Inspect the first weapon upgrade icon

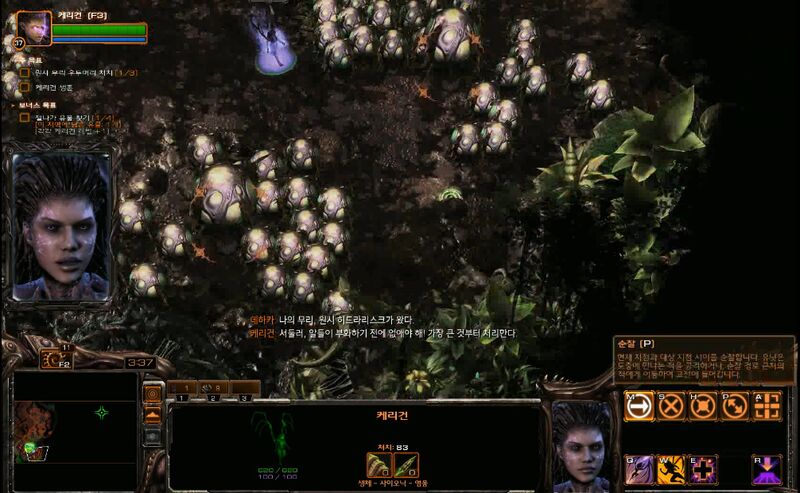click(379, 464)
